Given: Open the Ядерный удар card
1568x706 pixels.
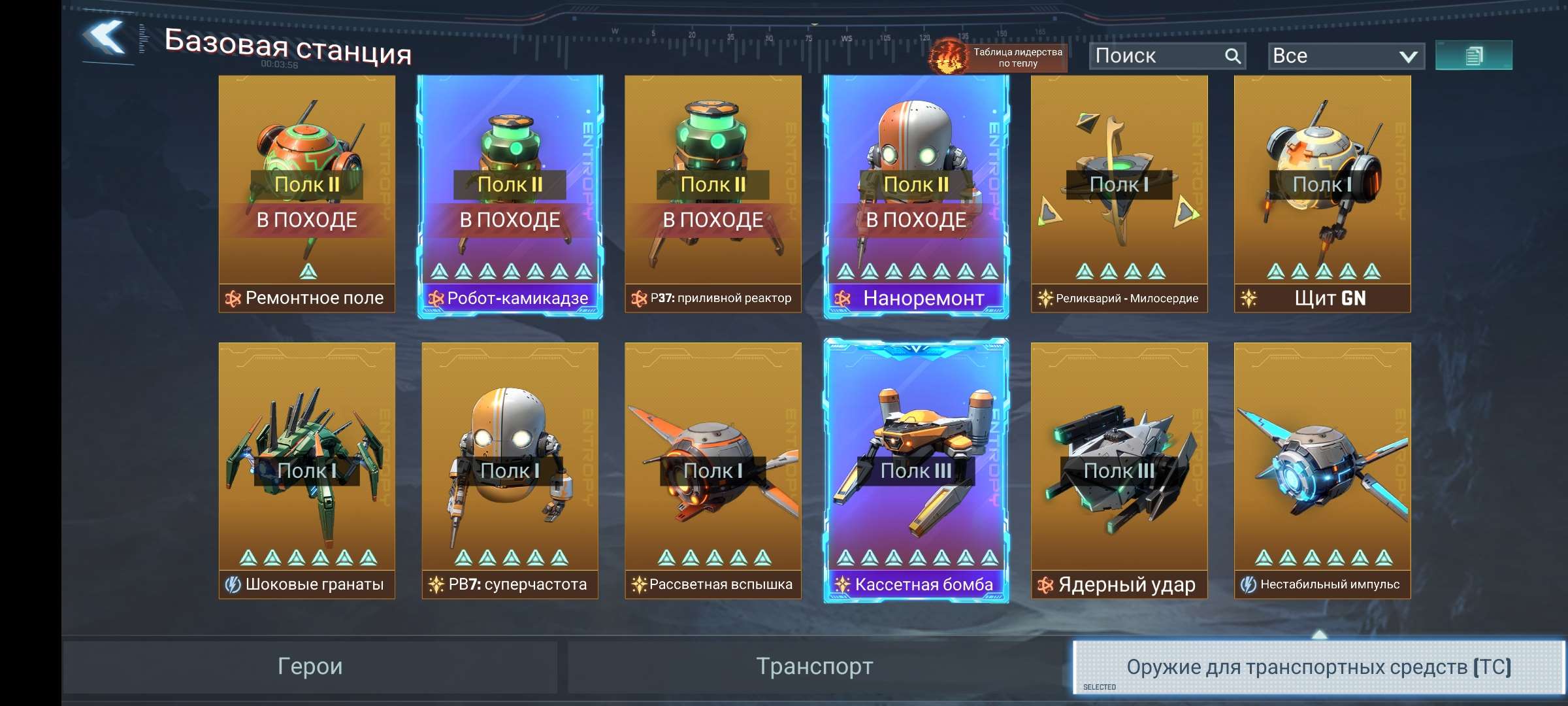Looking at the screenshot, I should pyautogui.click(x=1119, y=471).
